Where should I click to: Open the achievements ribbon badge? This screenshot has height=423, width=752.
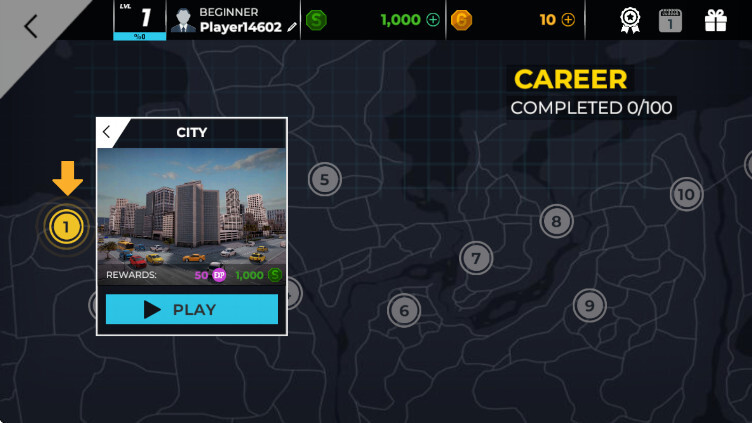[629, 20]
